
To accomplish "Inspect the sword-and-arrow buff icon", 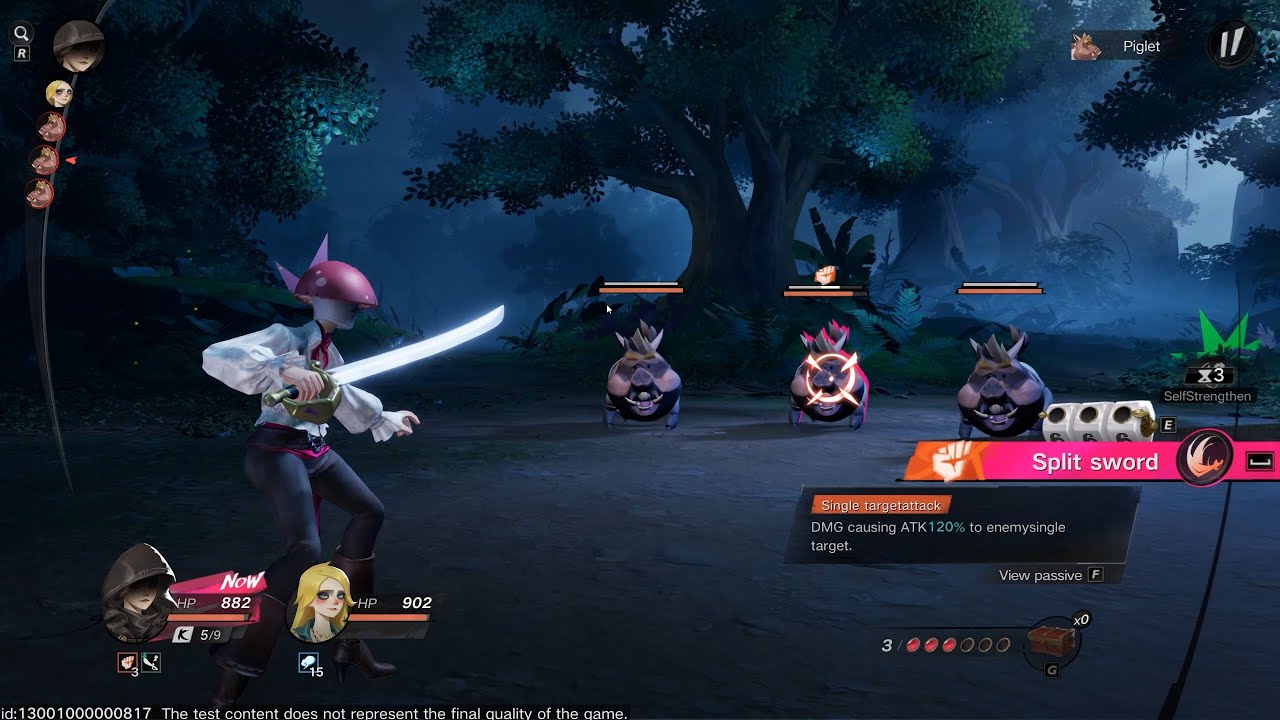I will 151,662.
